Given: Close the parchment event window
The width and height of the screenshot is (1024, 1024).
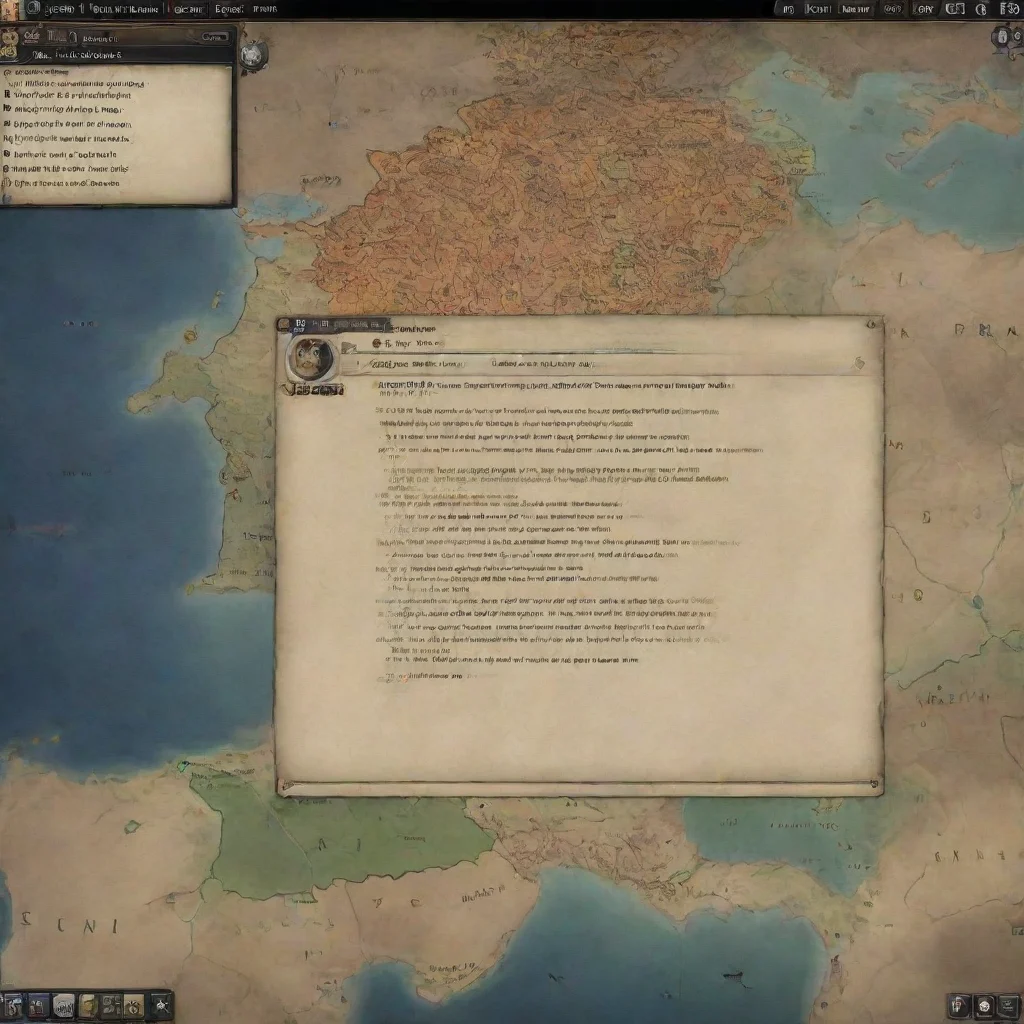Looking at the screenshot, I should [x=873, y=324].
